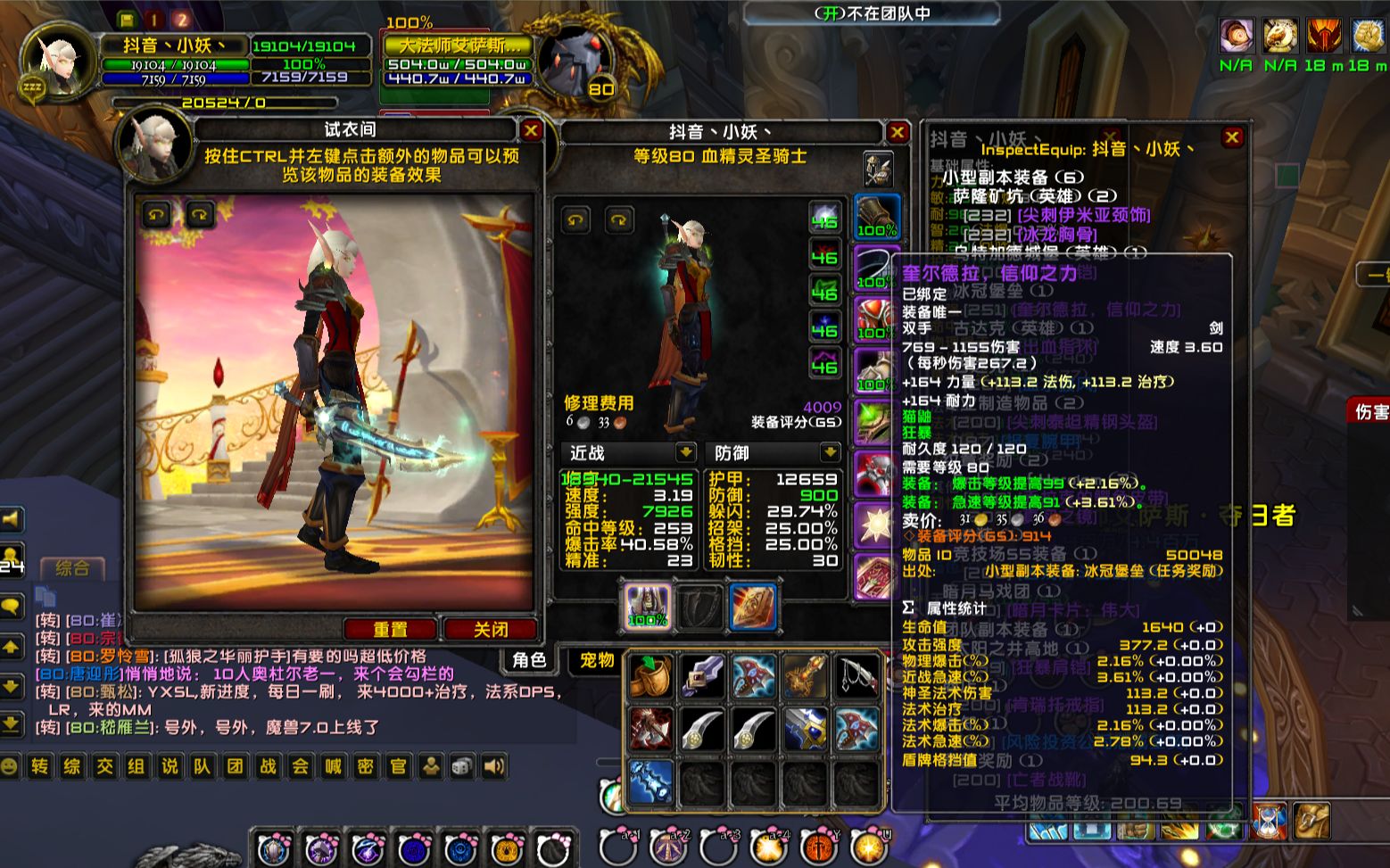The image size is (1390, 868).
Task: Toggle the speaker sound button on chat bar
Action: pos(493,766)
